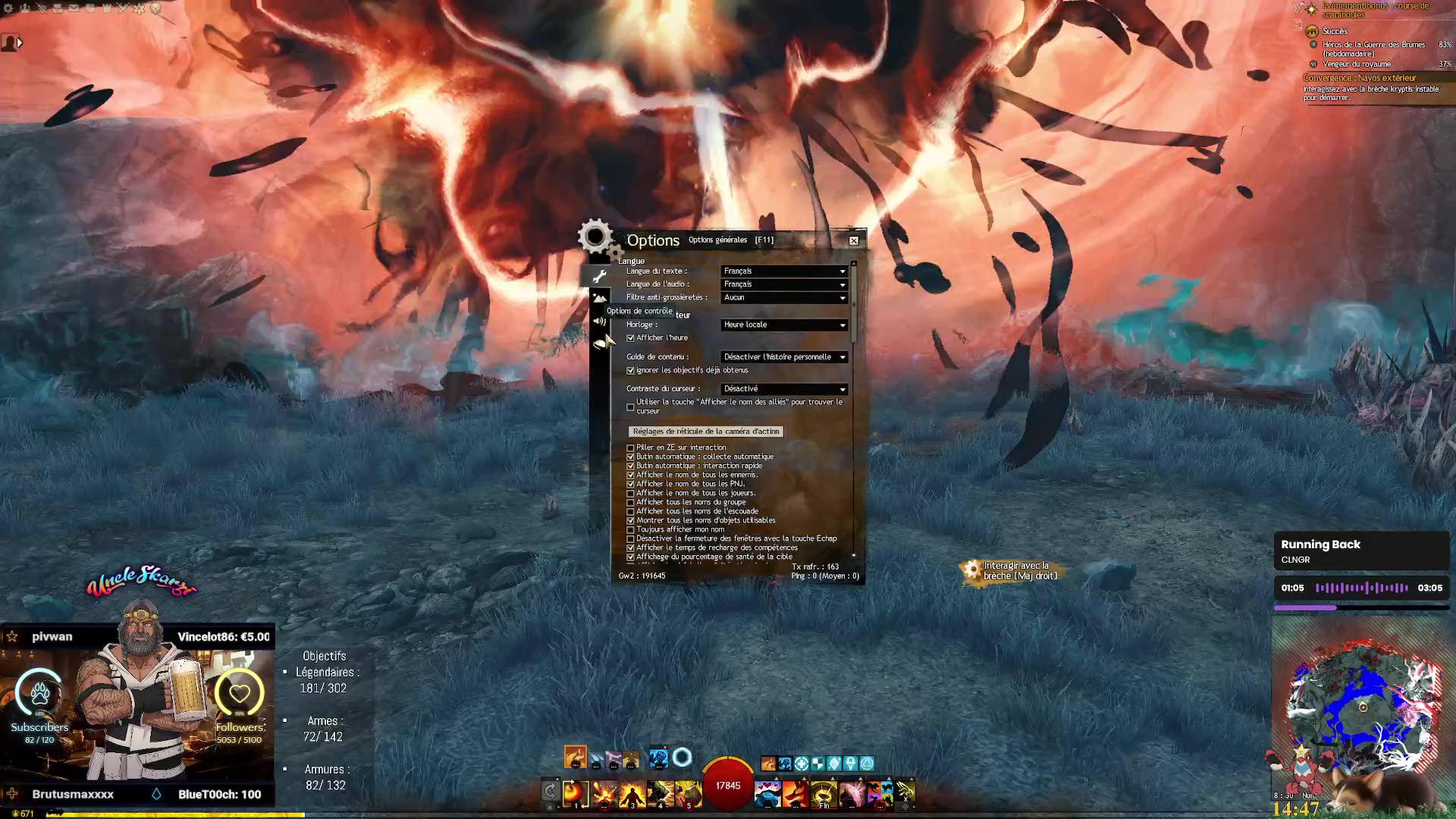Switch to the graphics options tab
Screen dimensions: 1456x819
[600, 299]
